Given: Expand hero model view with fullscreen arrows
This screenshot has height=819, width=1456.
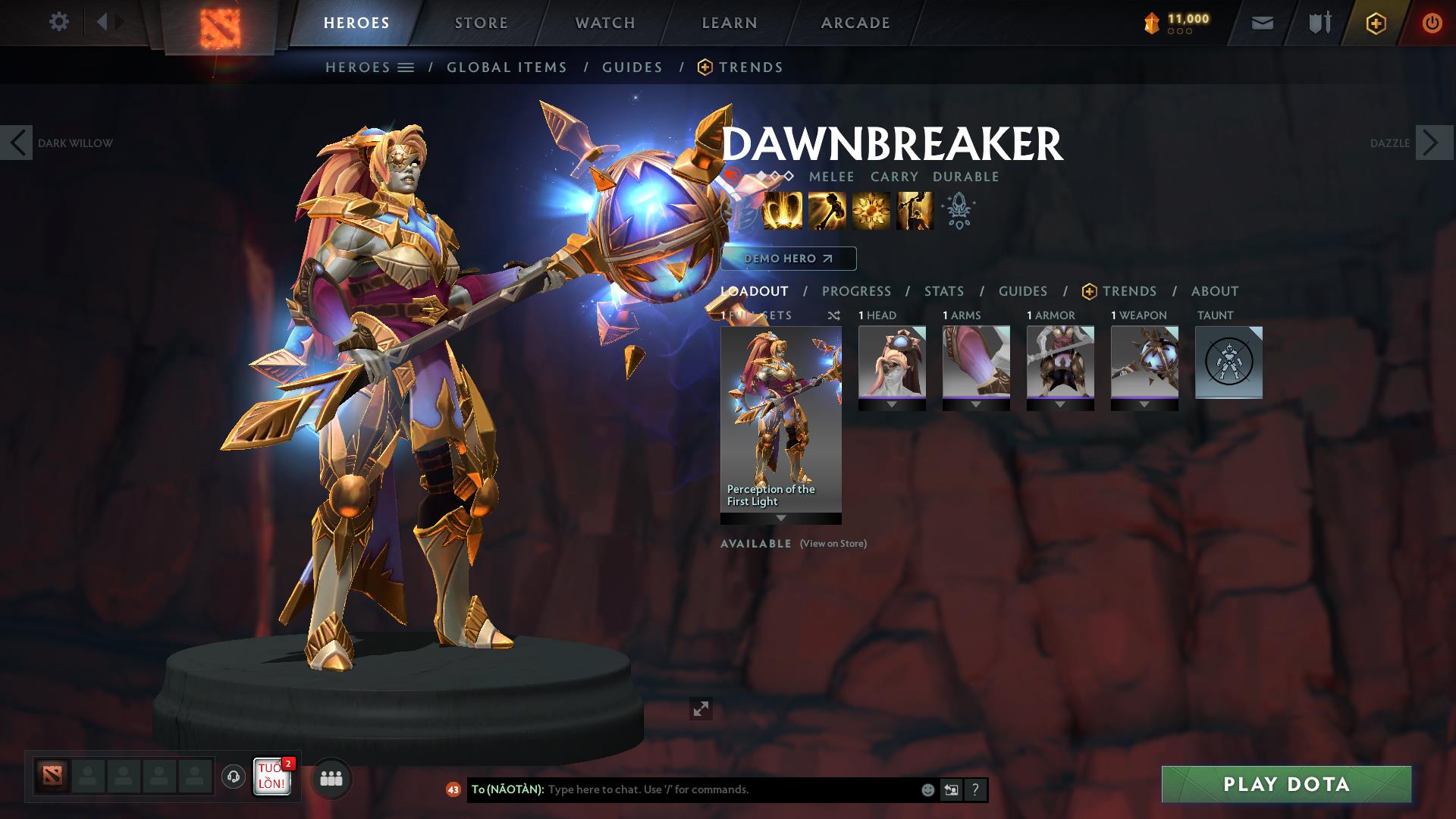Looking at the screenshot, I should (701, 708).
